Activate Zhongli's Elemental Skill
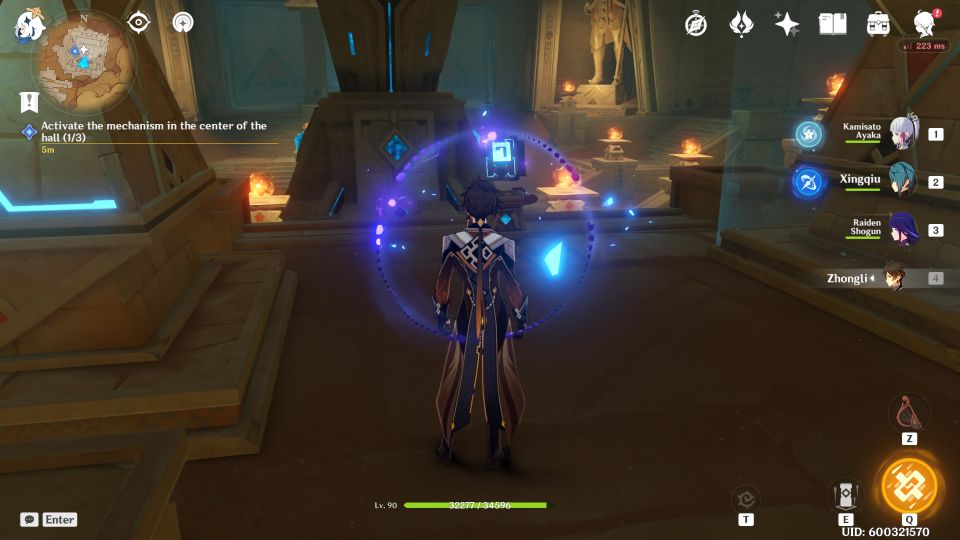This screenshot has height=540, width=960. (x=846, y=495)
